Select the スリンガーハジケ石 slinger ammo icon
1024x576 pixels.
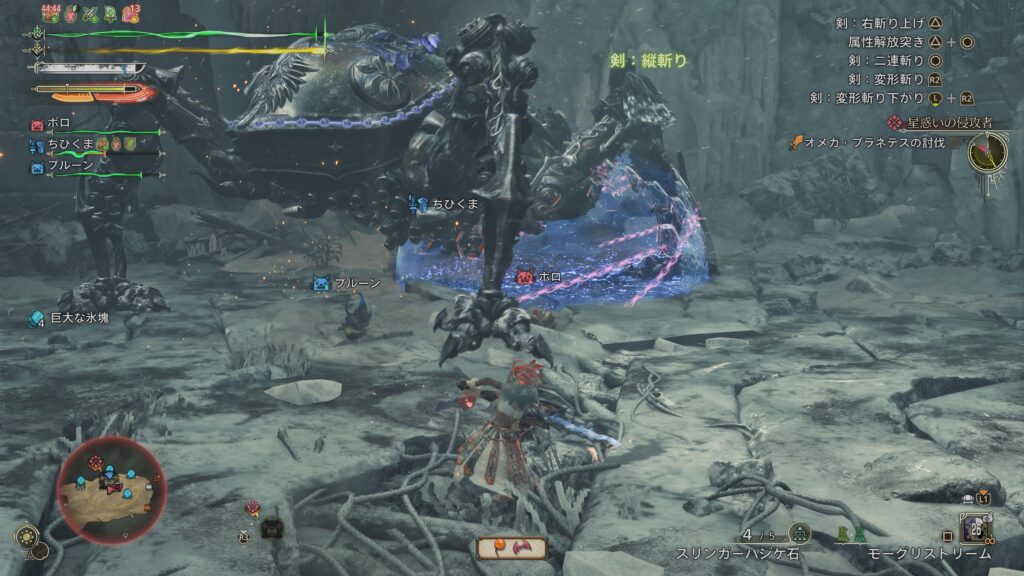[x=797, y=534]
